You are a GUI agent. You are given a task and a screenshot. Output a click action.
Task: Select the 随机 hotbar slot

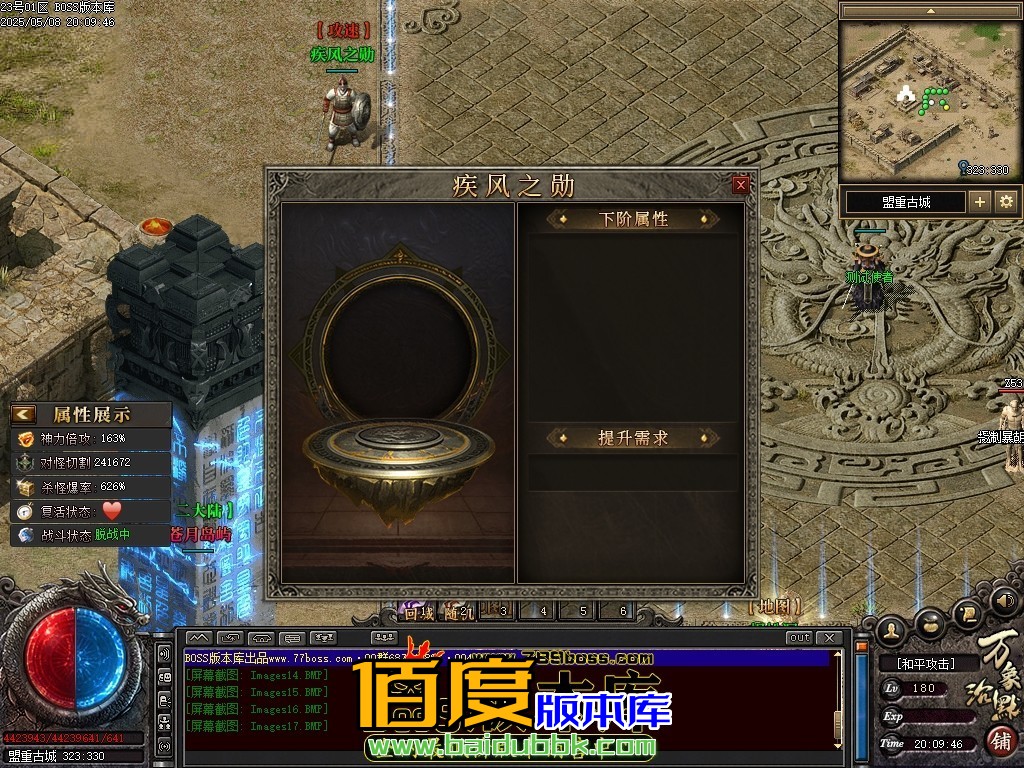pyautogui.click(x=460, y=612)
